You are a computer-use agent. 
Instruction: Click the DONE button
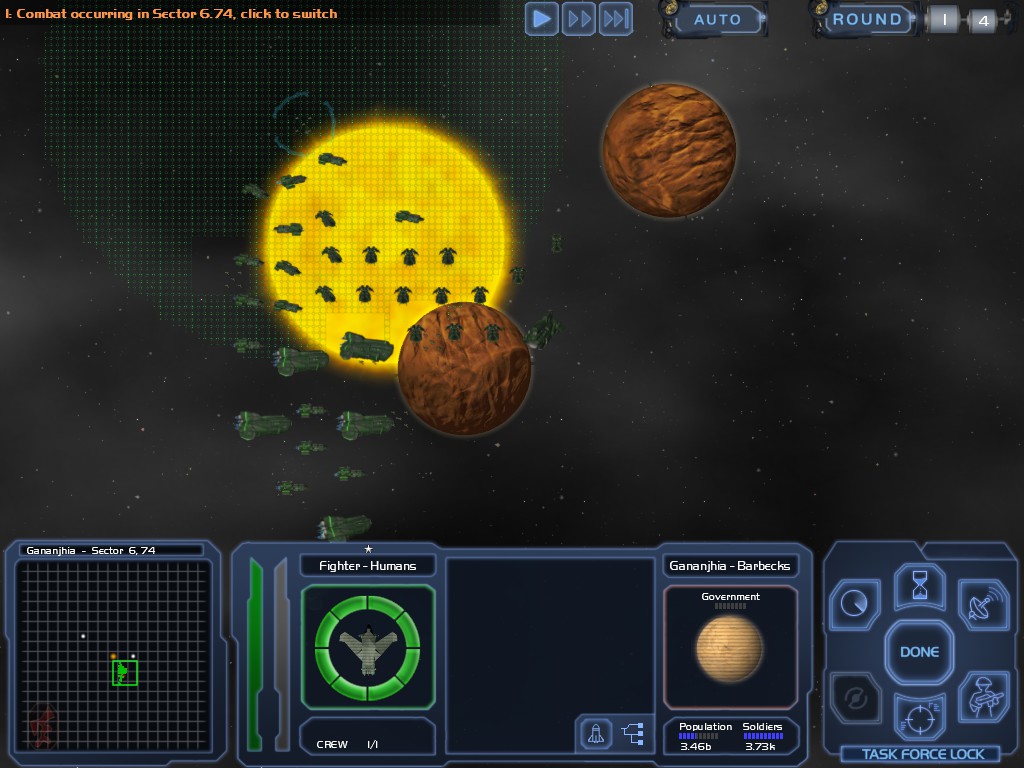(x=919, y=652)
